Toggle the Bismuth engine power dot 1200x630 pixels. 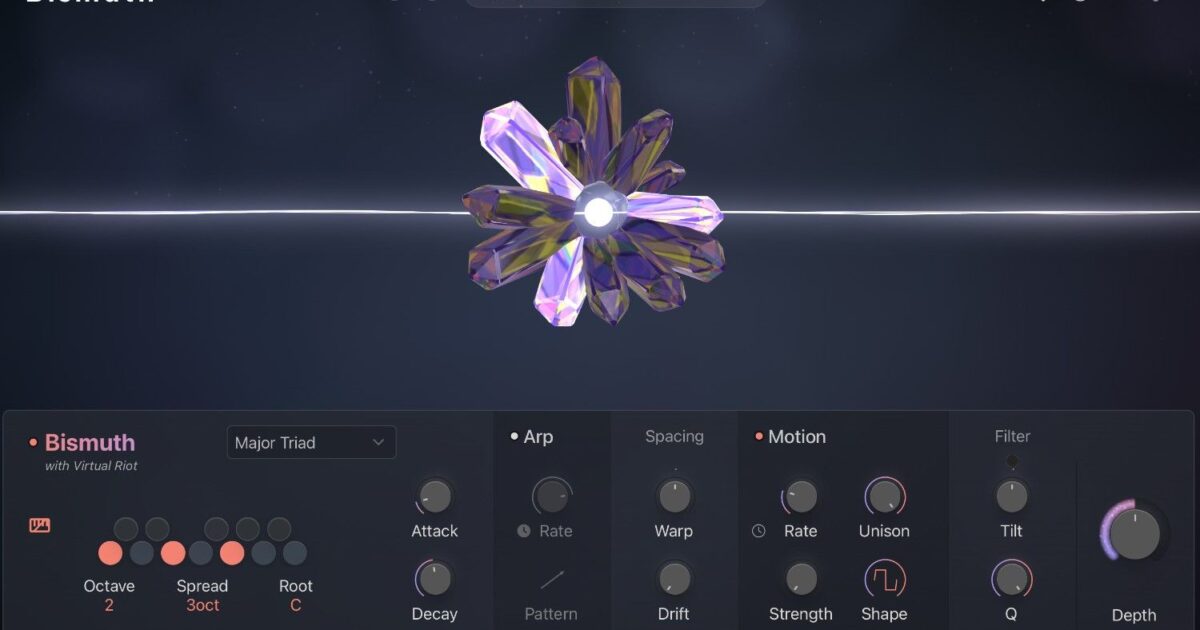[33, 442]
